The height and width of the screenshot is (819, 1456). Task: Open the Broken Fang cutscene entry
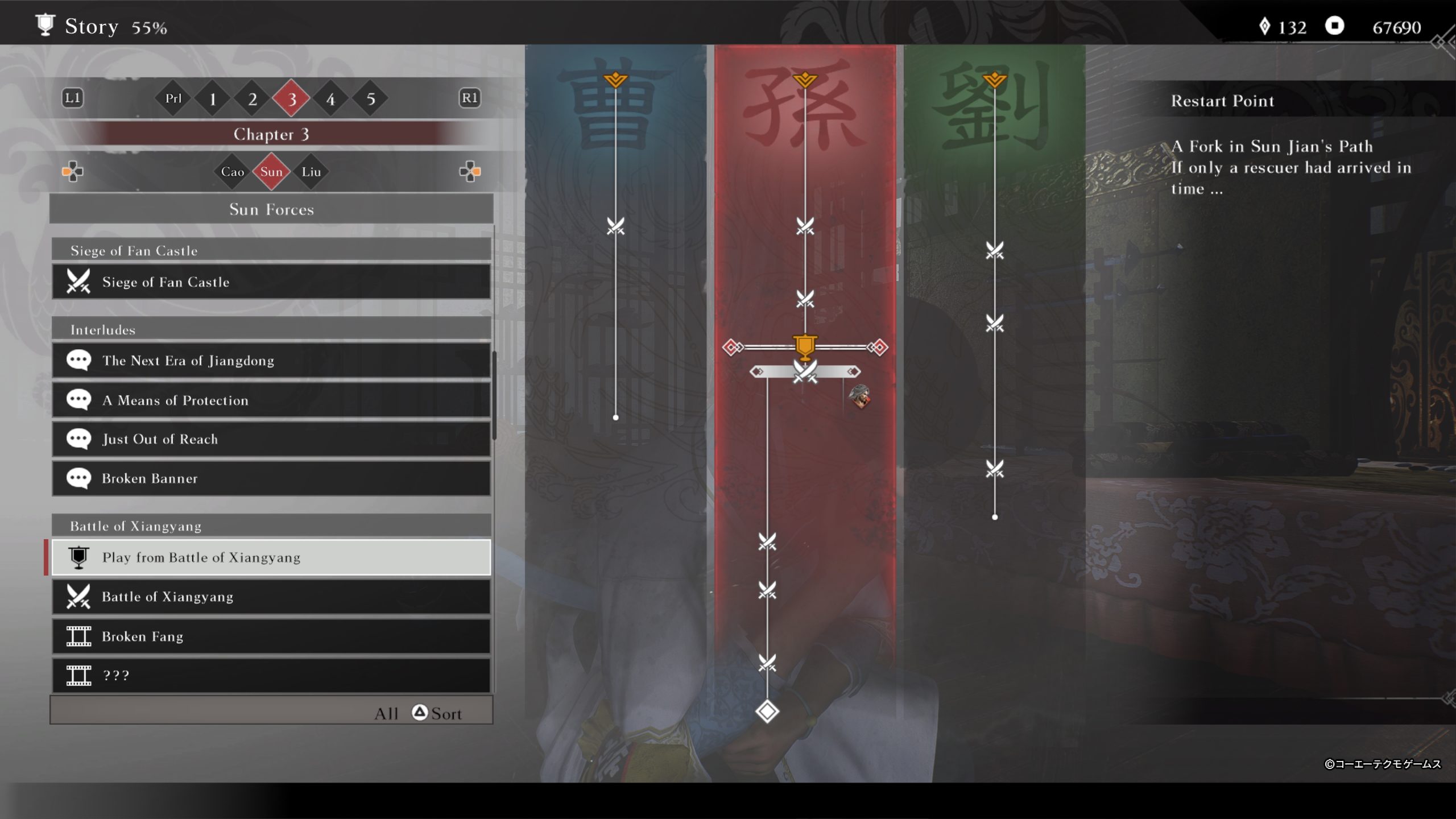271,636
